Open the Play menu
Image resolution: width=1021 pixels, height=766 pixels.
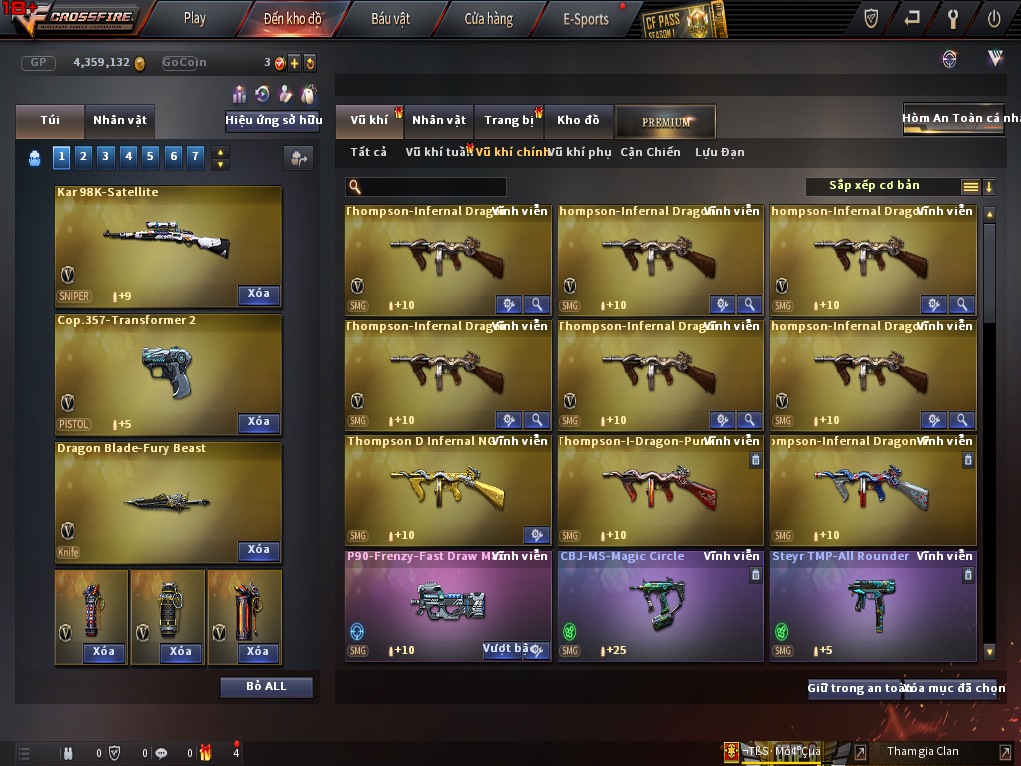click(195, 18)
